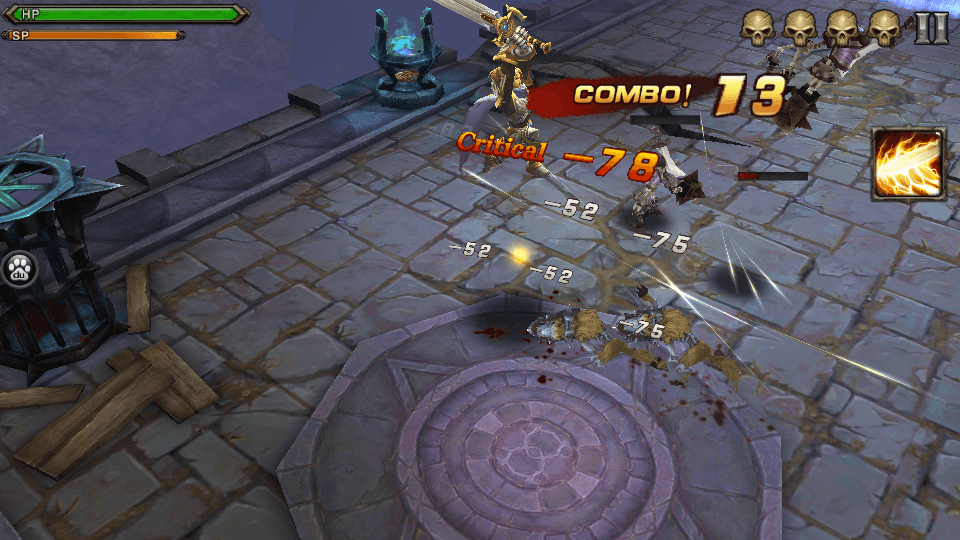Activate the flaming slash skill
This screenshot has width=960, height=540.
pos(907,165)
